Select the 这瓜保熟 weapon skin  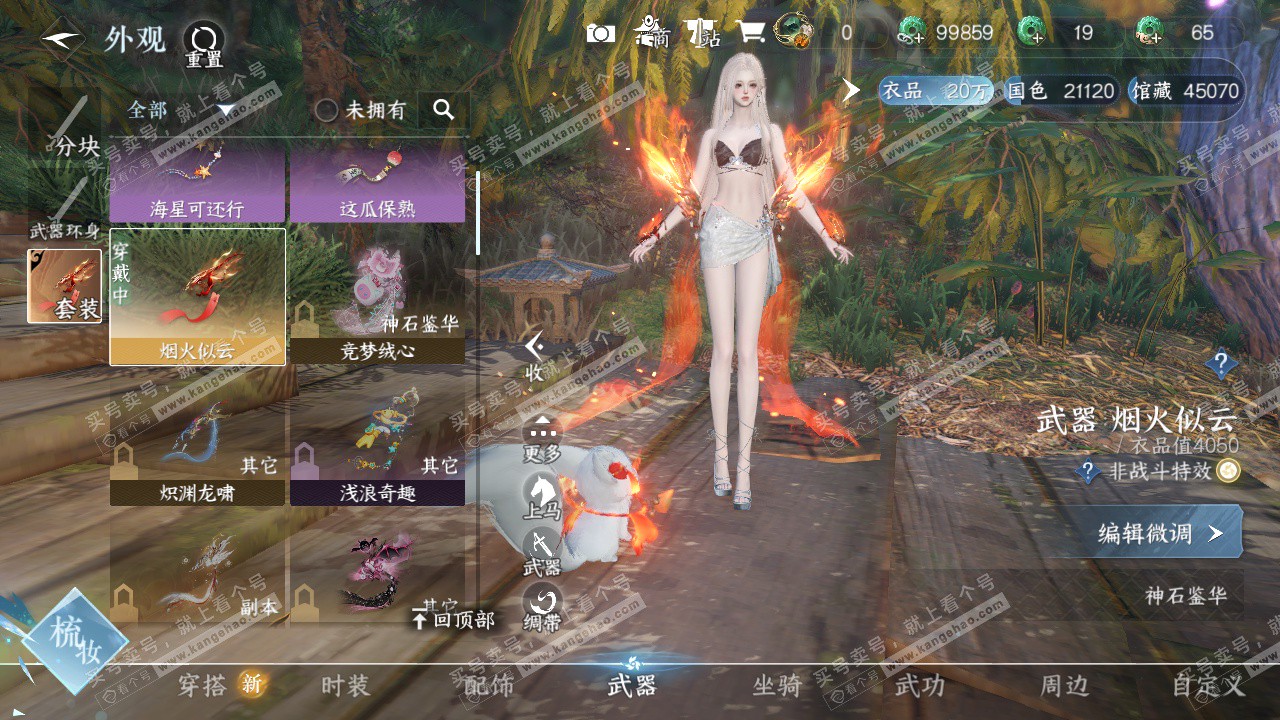point(377,182)
